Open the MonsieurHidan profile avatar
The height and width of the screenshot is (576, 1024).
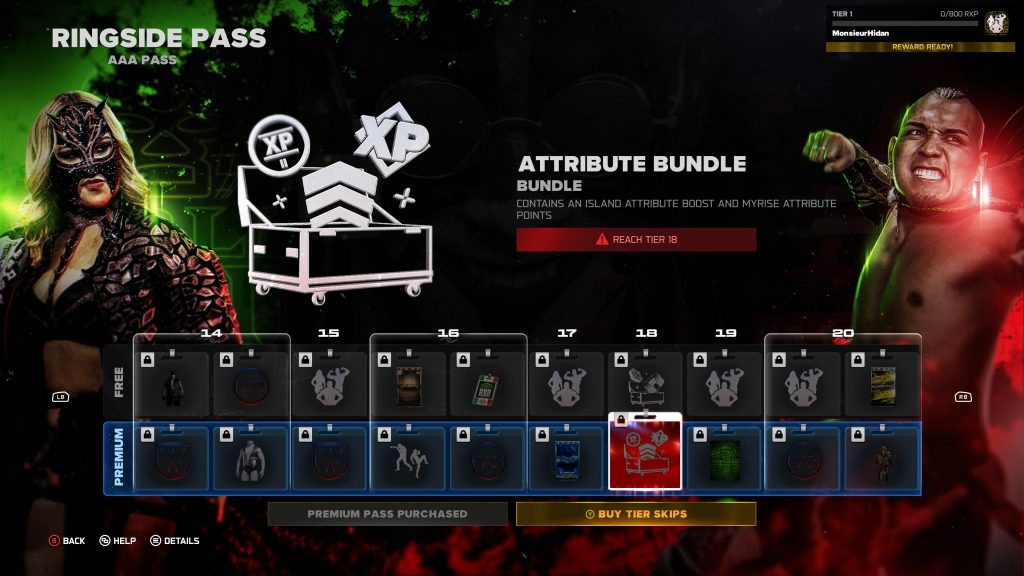[x=996, y=23]
